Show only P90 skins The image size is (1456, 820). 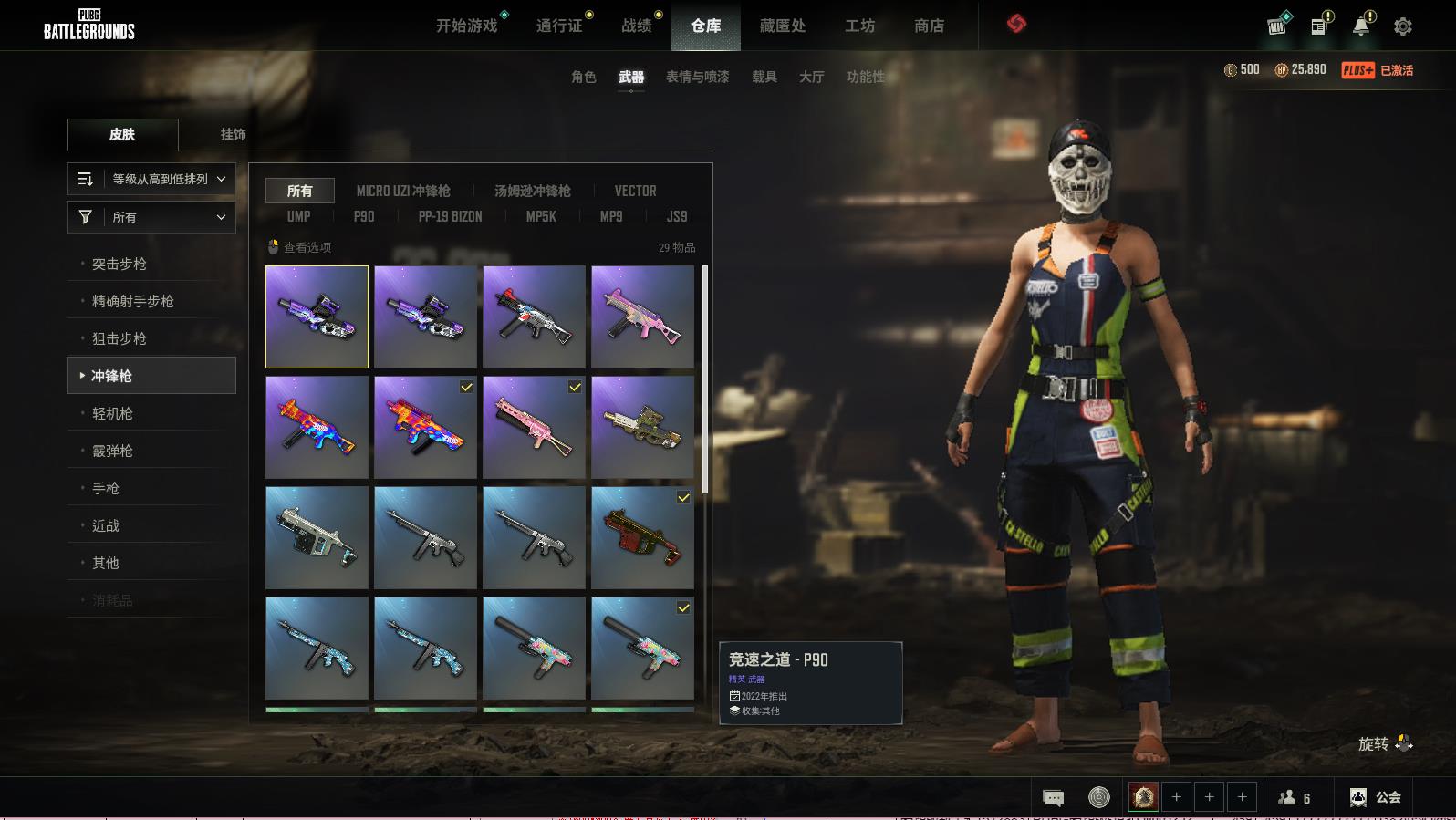(x=364, y=216)
